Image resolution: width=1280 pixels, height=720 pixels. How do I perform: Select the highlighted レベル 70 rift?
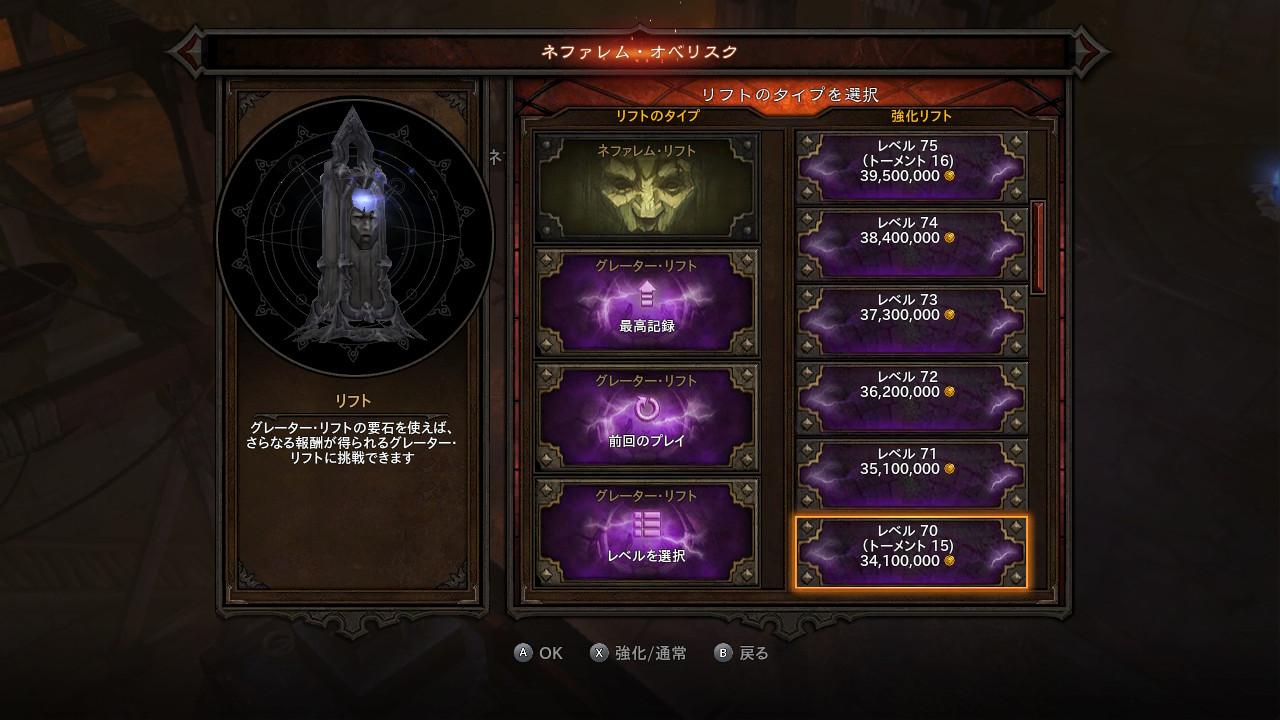911,552
